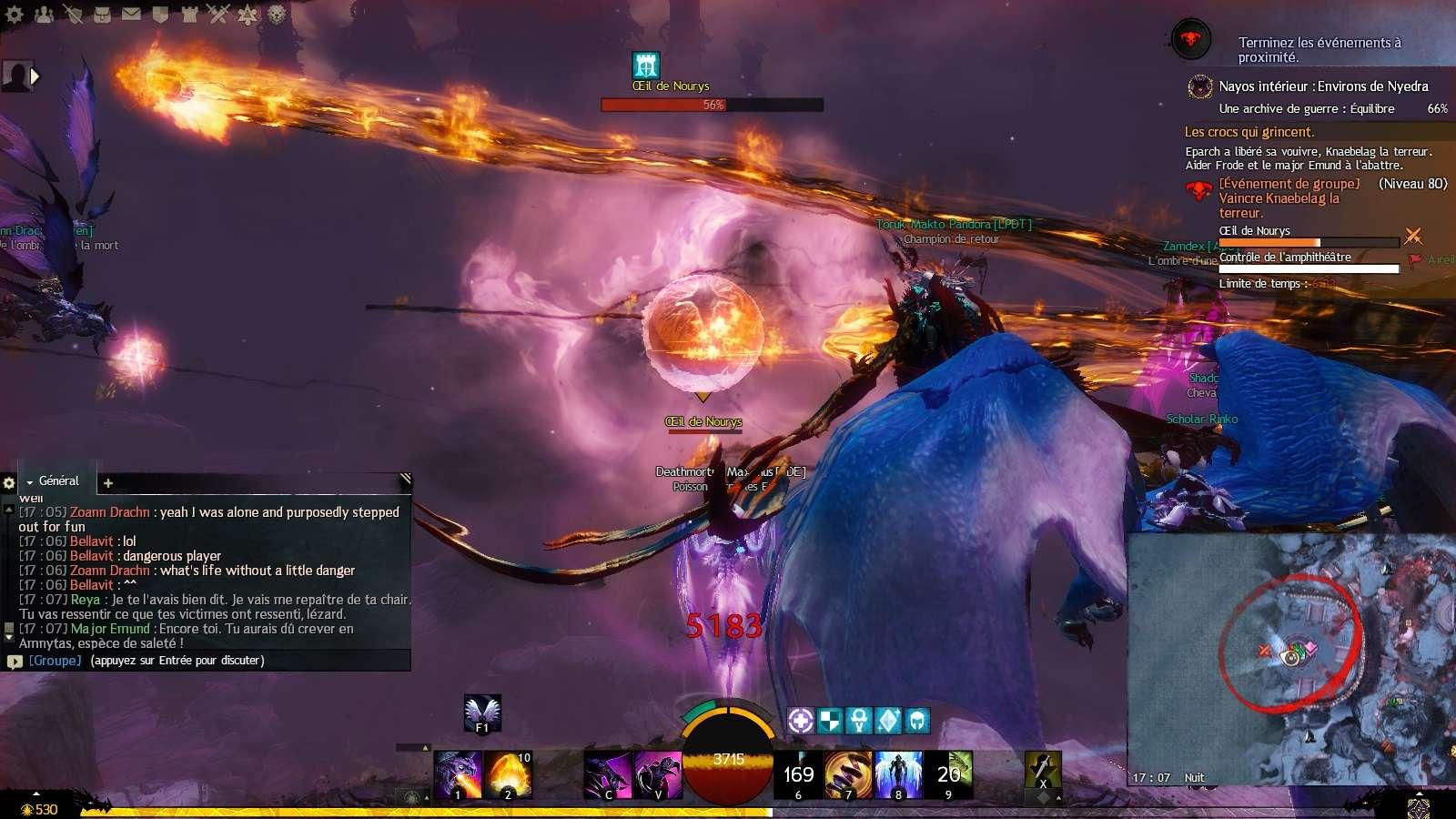Open the inventory bag icon
Viewport: 1456px width, 819px height.
102,15
